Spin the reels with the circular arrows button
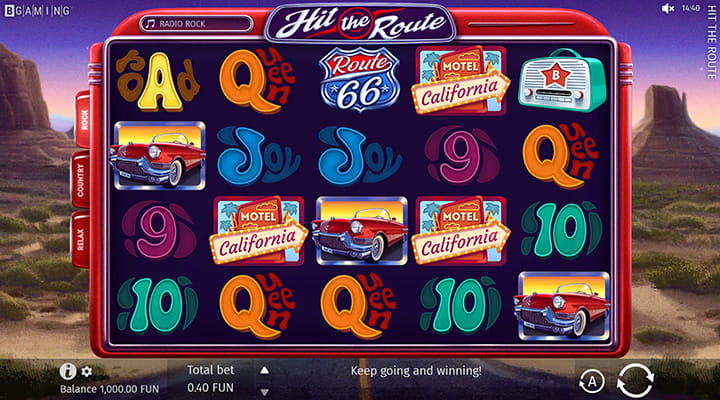Screen dimensions: 720x400 636,380
